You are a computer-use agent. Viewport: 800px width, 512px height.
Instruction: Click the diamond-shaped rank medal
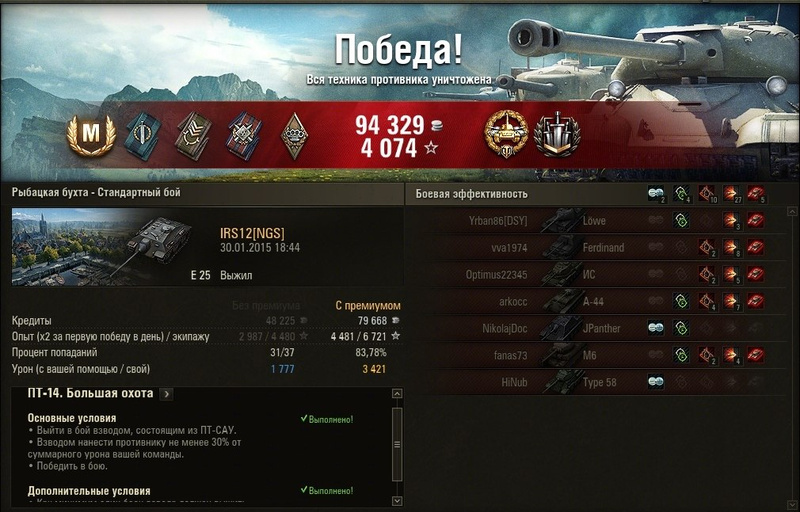tap(296, 135)
